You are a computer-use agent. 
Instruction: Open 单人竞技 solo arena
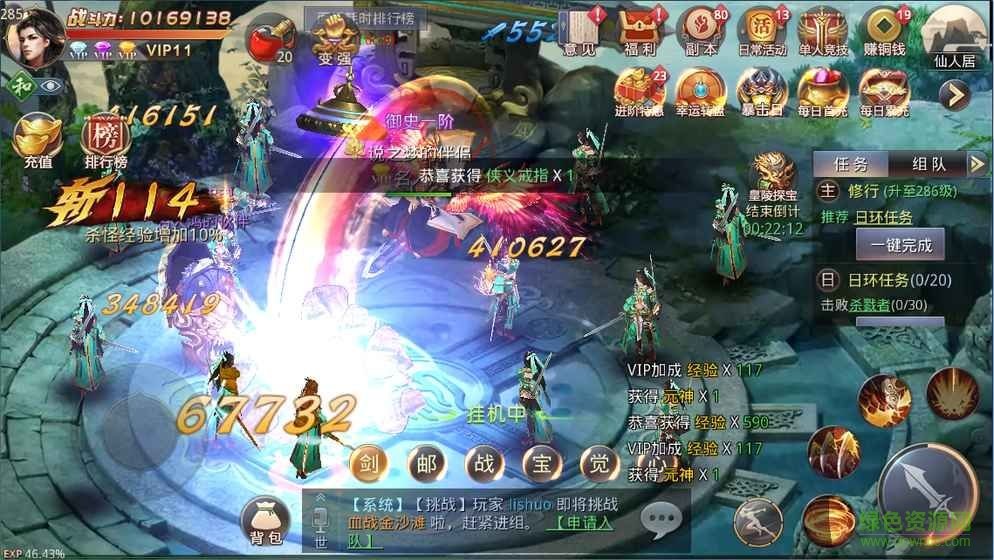[822, 32]
